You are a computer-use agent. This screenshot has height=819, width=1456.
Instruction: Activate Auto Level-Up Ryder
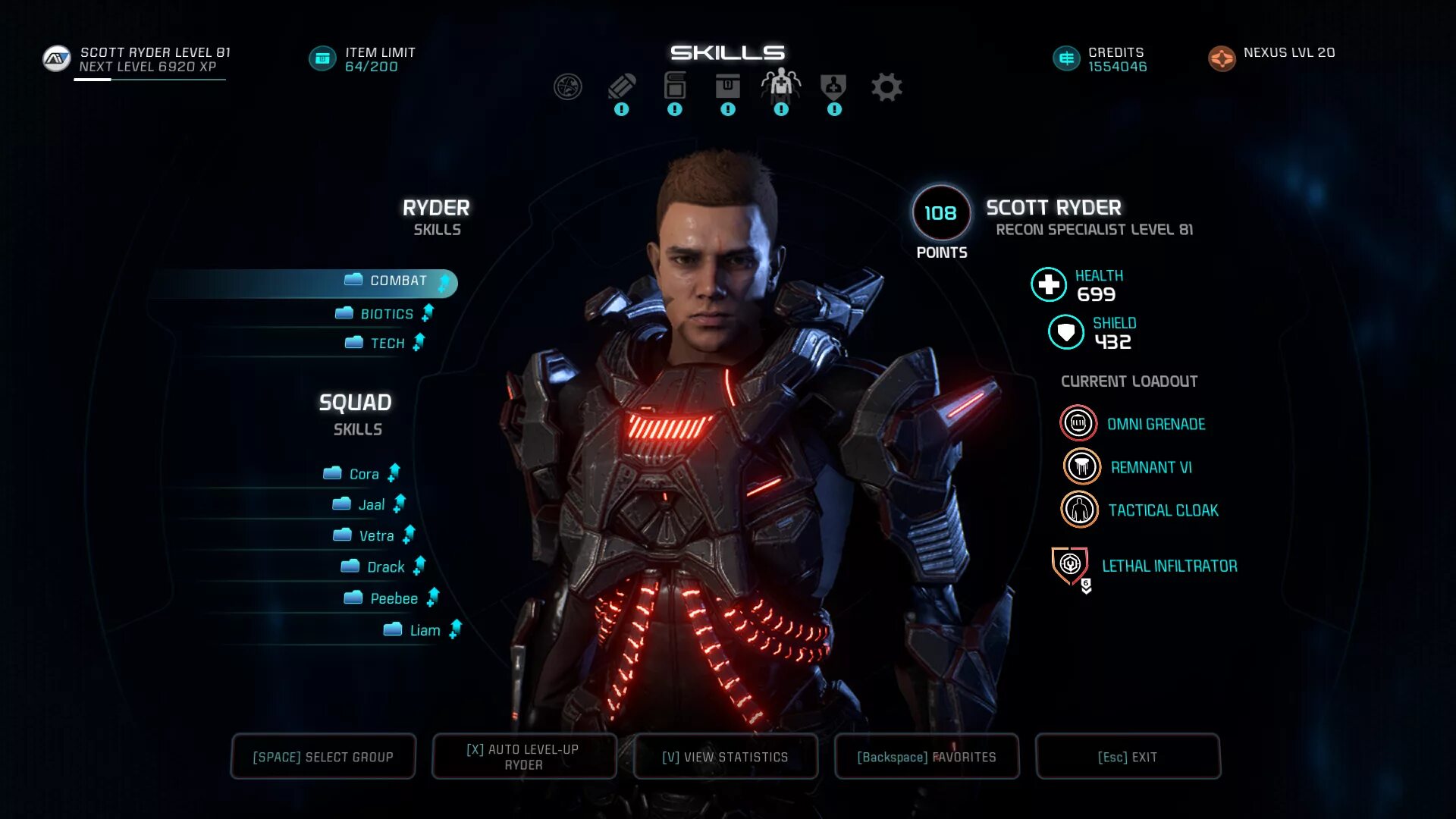pyautogui.click(x=523, y=757)
